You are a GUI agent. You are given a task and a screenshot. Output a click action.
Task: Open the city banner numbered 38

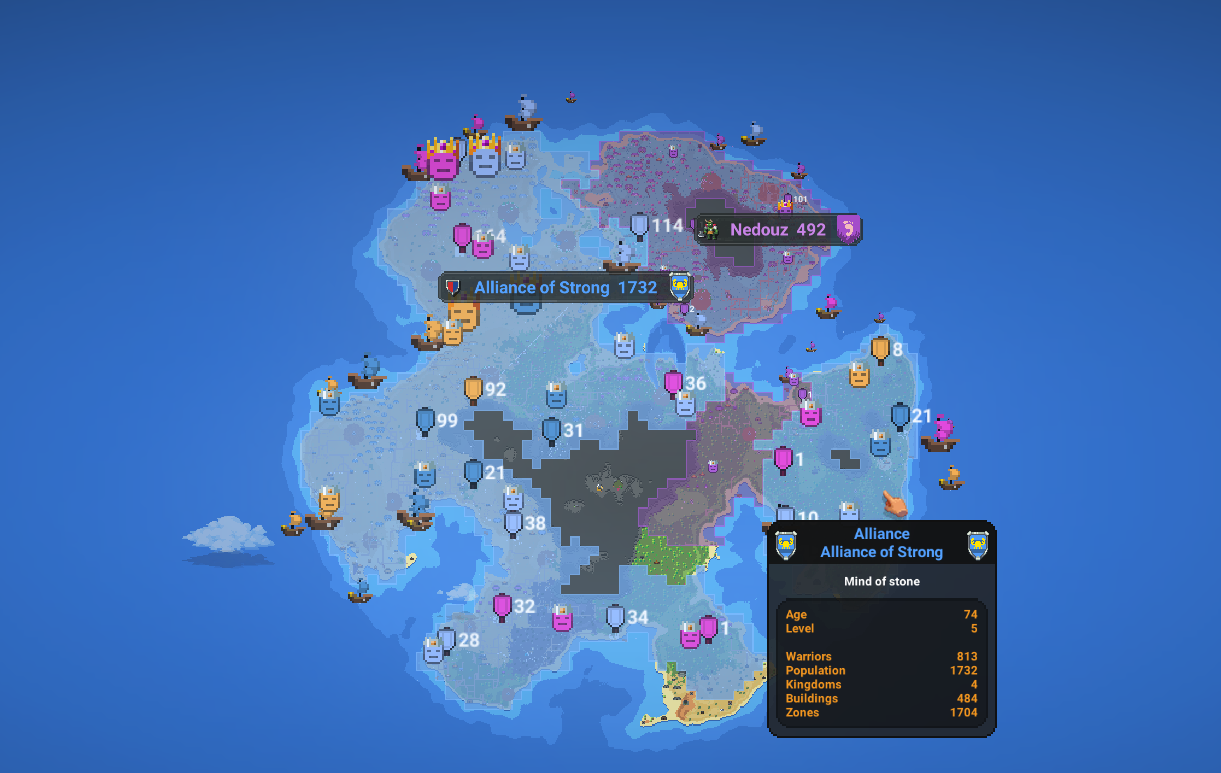pos(513,523)
